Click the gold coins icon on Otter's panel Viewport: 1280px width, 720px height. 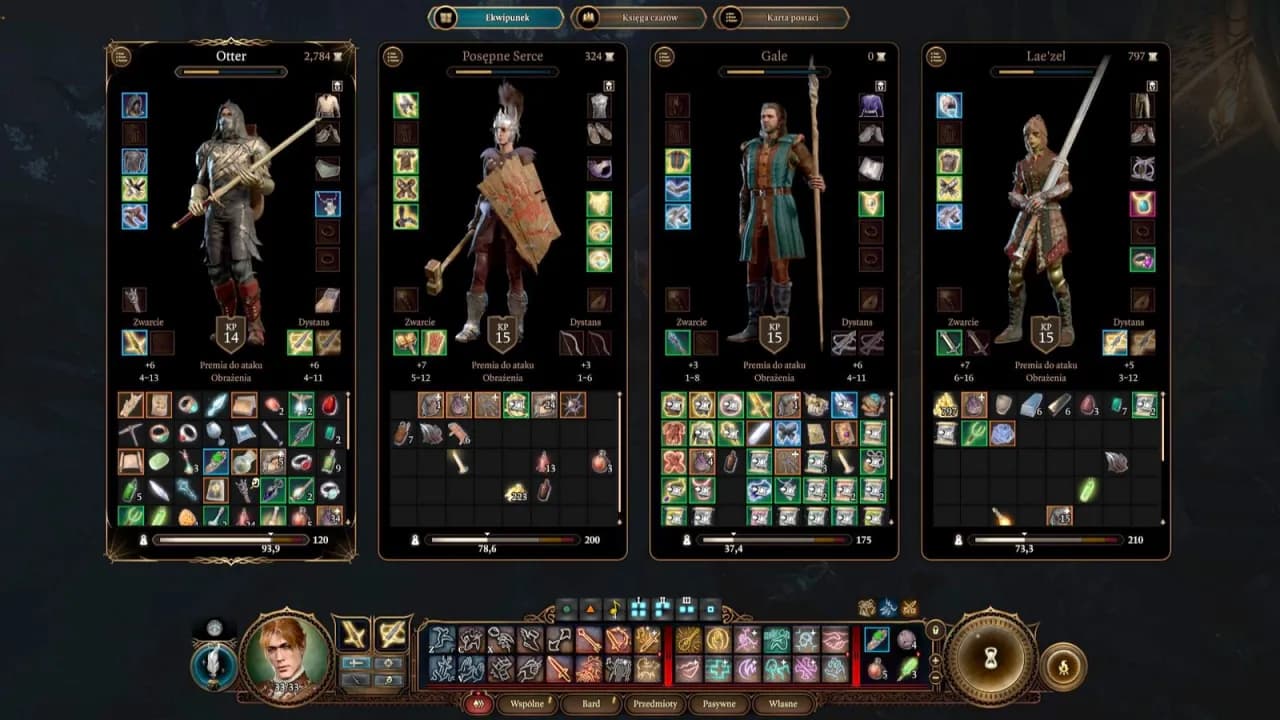point(337,56)
